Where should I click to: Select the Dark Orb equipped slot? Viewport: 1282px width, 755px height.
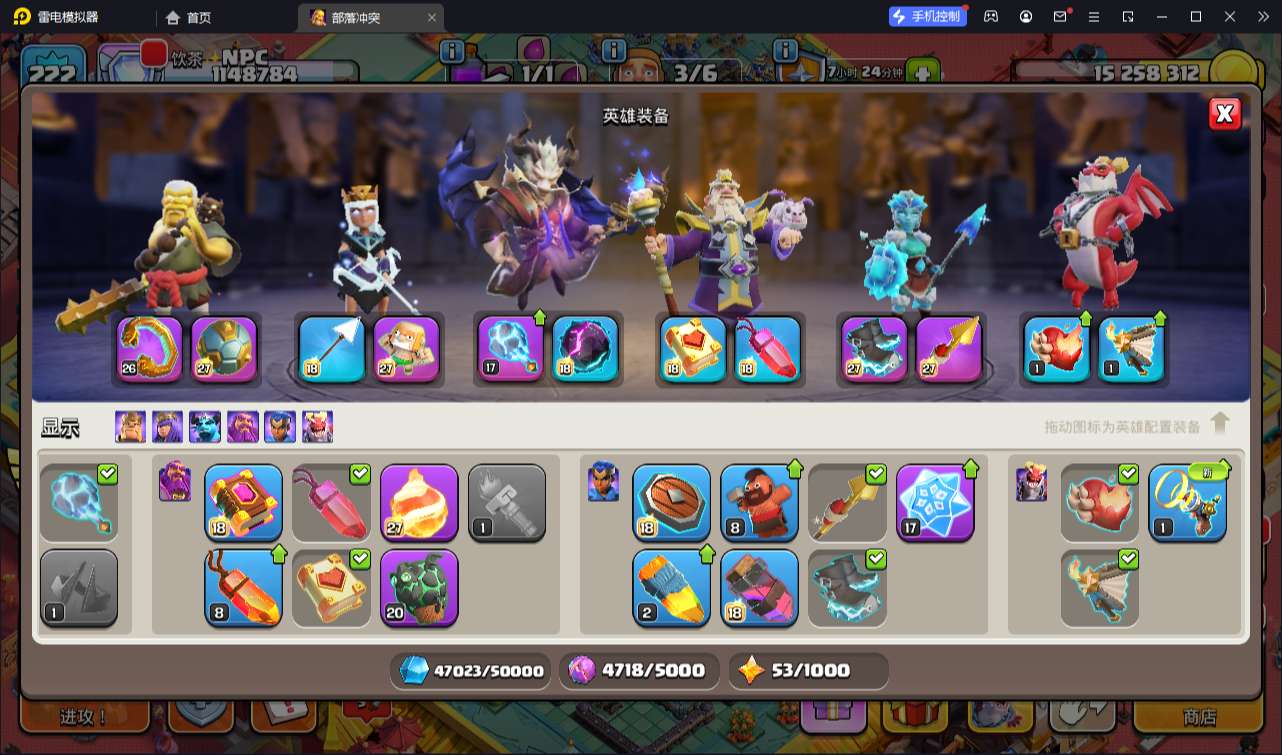tap(585, 350)
